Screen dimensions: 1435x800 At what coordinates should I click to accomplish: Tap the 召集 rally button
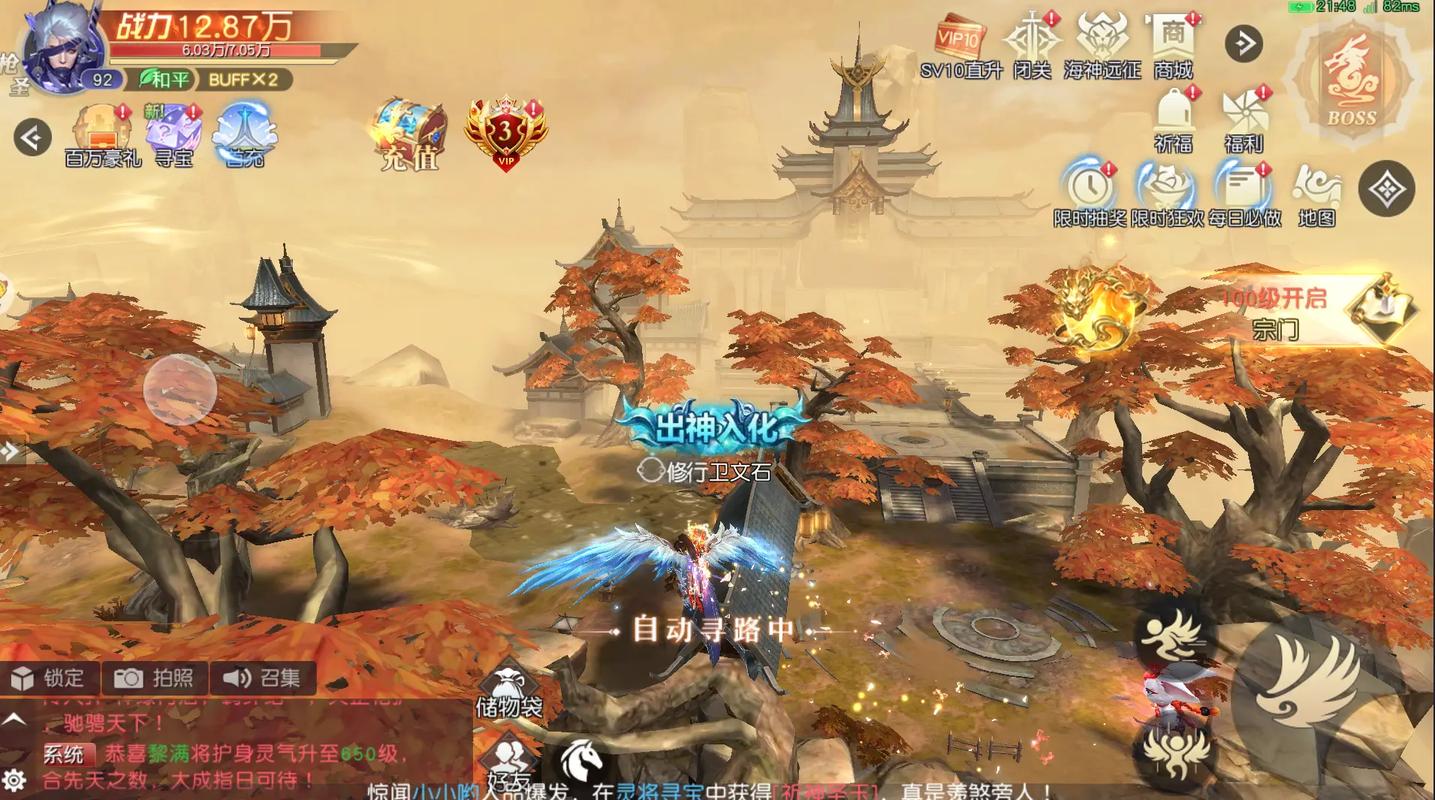coord(262,678)
